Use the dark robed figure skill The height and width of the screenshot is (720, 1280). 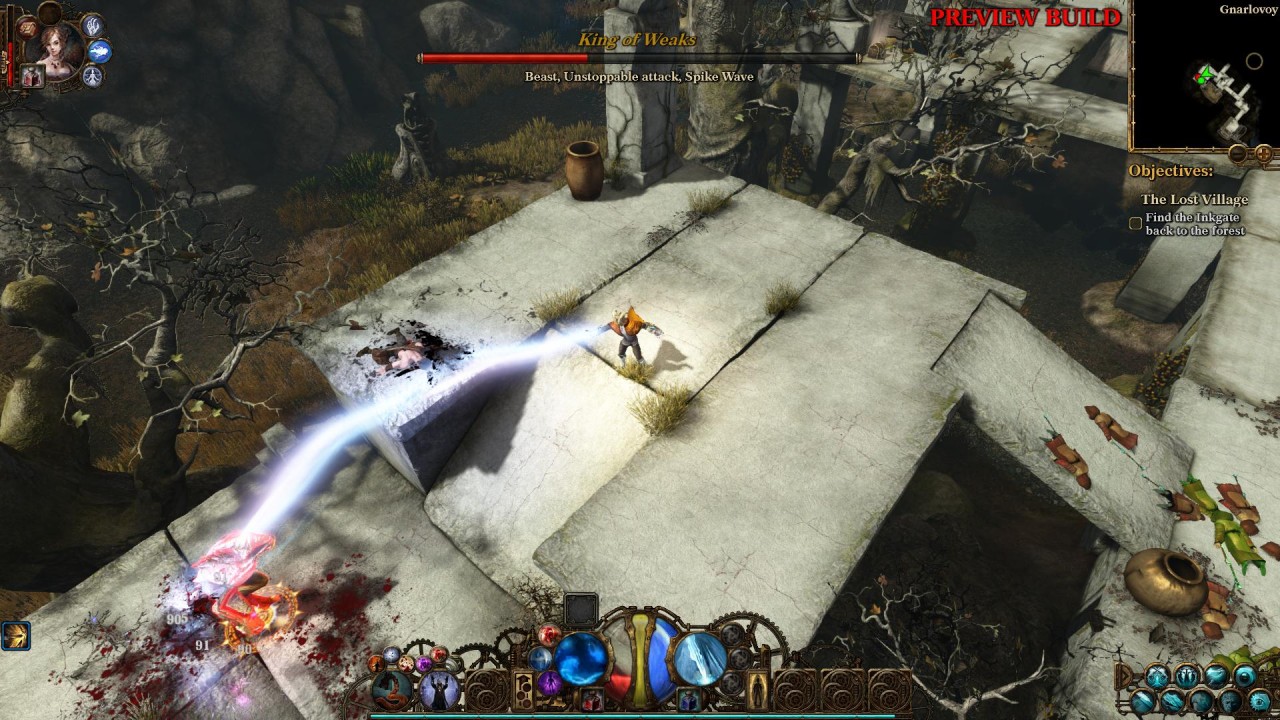pos(440,690)
